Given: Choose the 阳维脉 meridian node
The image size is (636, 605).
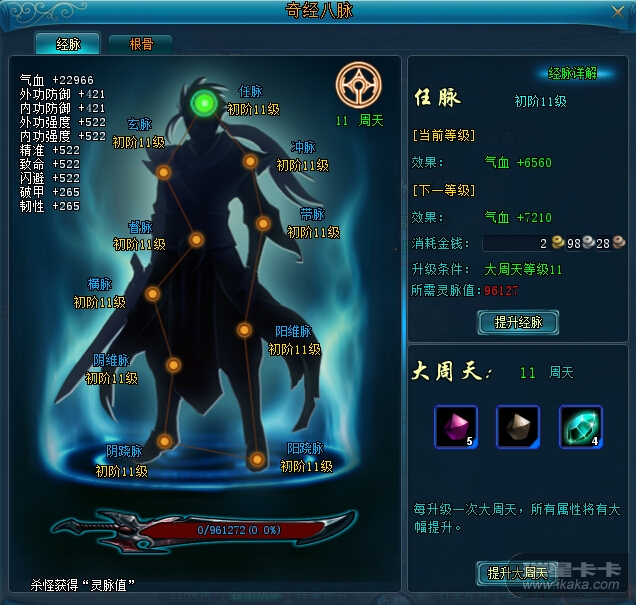Looking at the screenshot, I should [243, 330].
